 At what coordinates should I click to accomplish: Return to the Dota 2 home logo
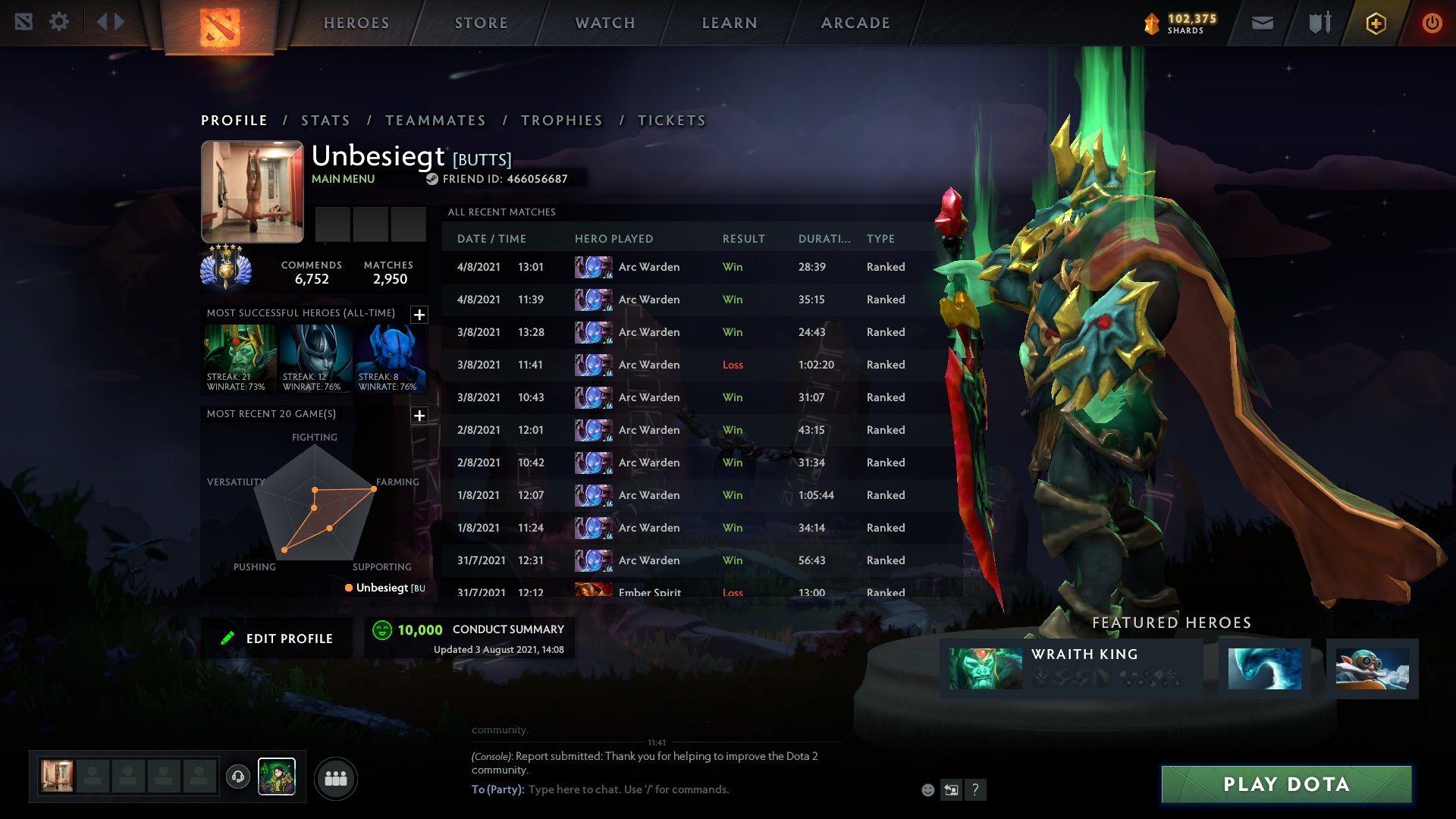pos(220,27)
